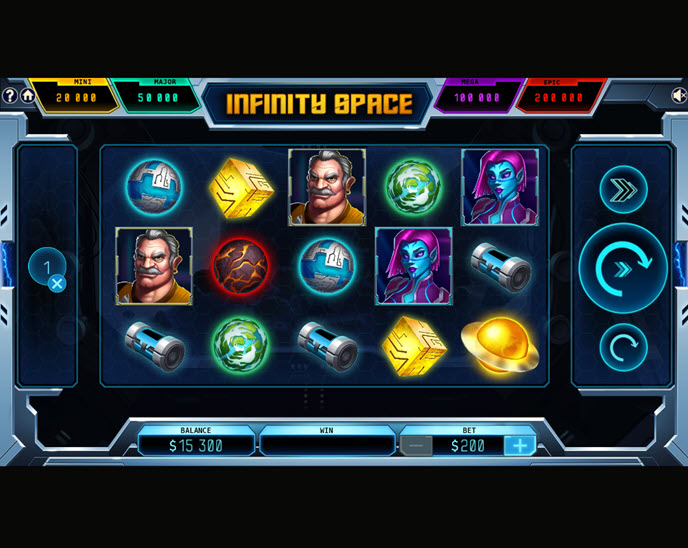Open the question mark help screen

10,96
